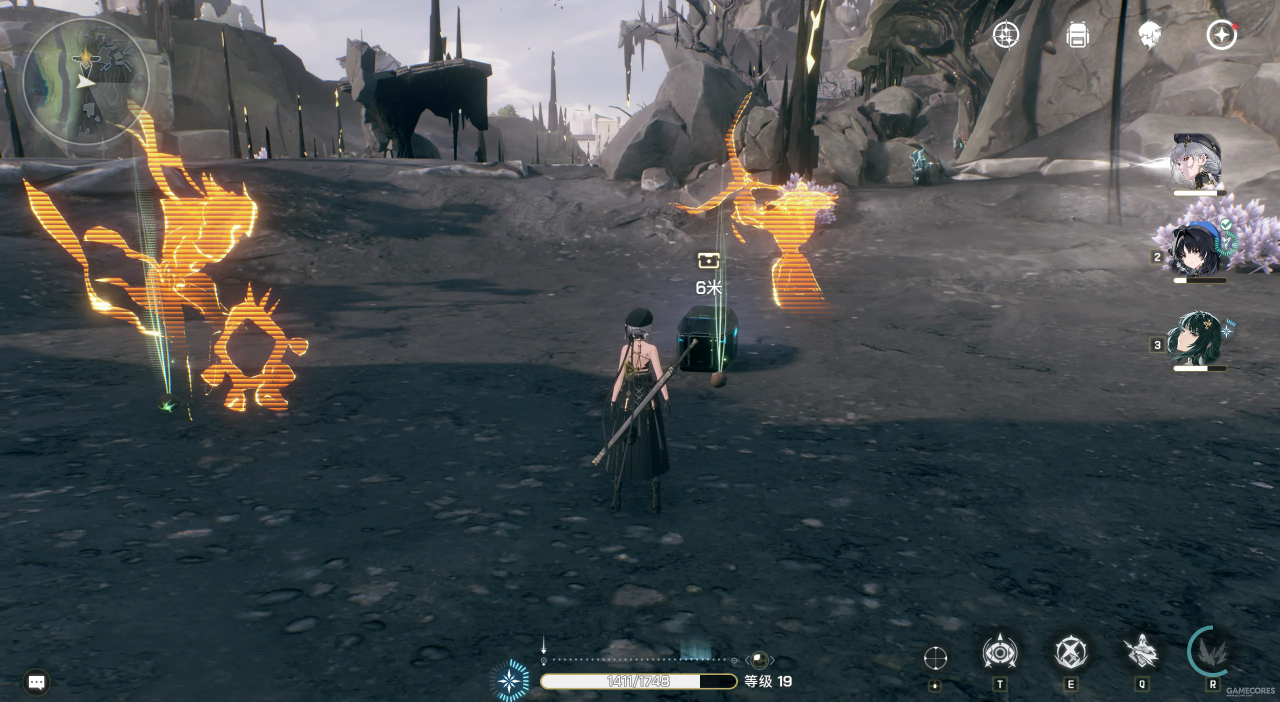The width and height of the screenshot is (1280, 702).
Task: Switch to the blue-beret party member
Action: tap(1198, 250)
